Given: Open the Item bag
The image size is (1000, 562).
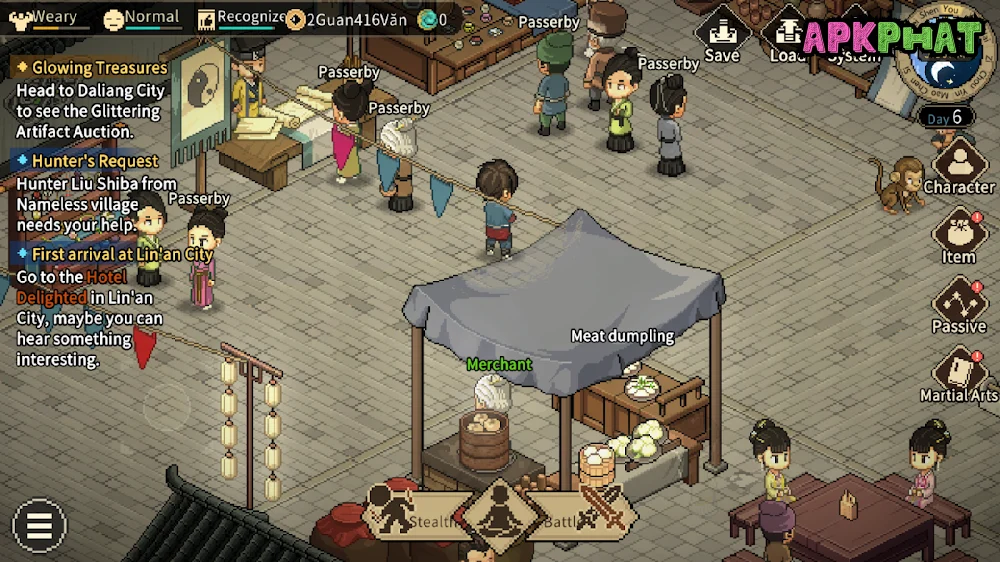Looking at the screenshot, I should point(958,236).
